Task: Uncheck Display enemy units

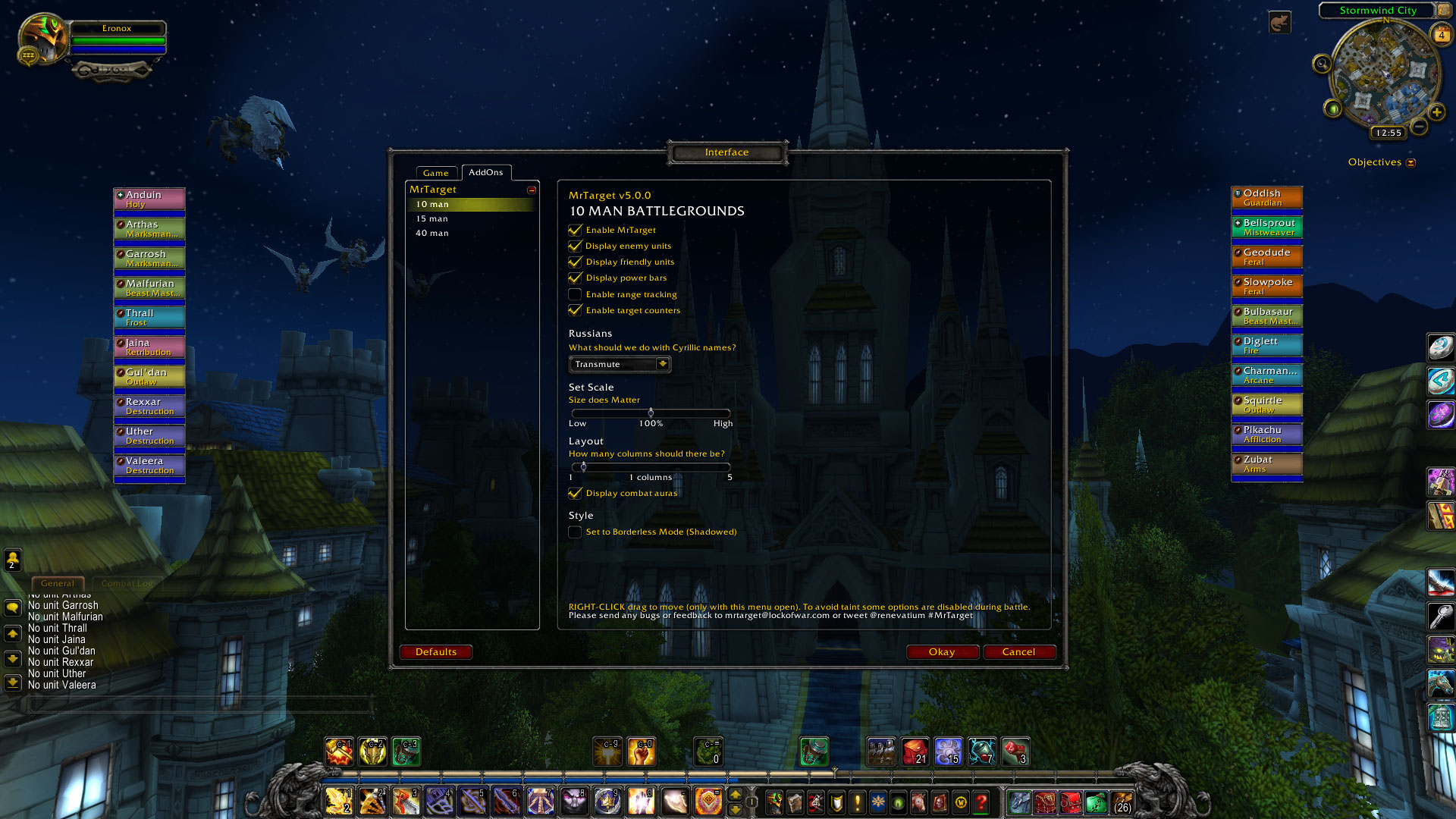Action: pyautogui.click(x=576, y=246)
